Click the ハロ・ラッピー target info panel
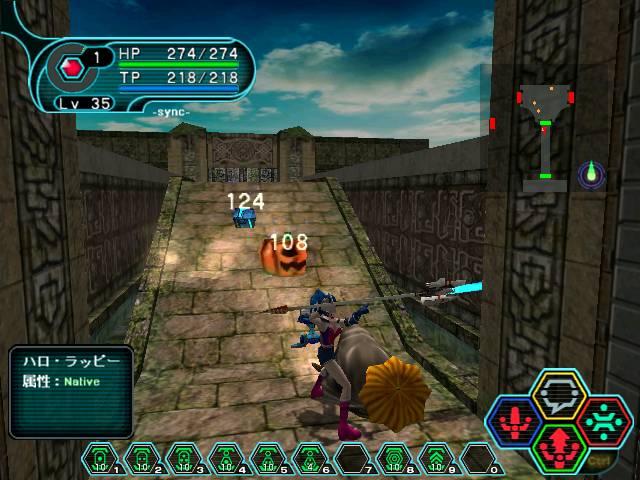This screenshot has height=480, width=640. 70,390
